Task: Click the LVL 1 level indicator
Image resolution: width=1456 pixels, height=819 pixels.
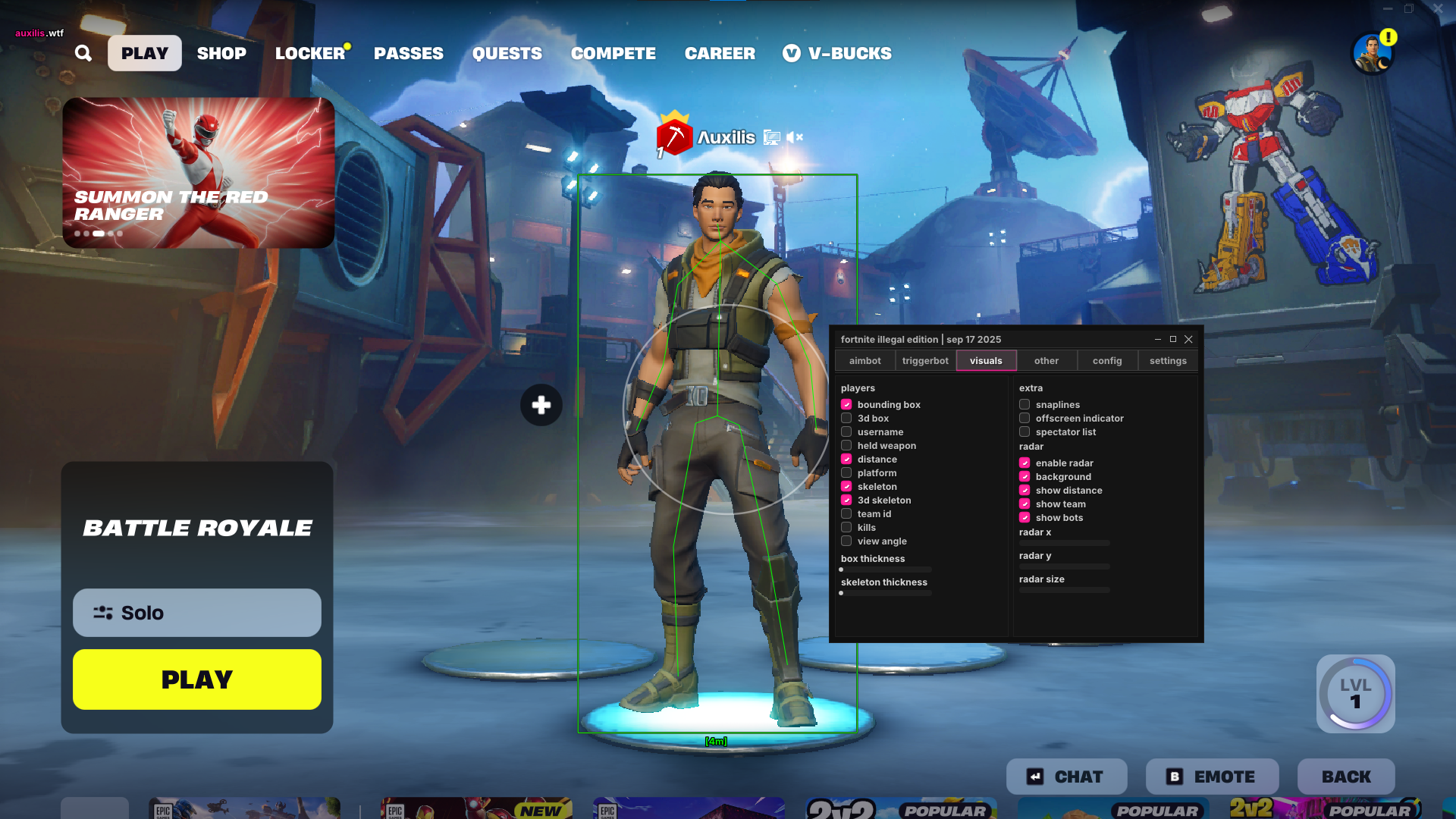Action: point(1354,695)
